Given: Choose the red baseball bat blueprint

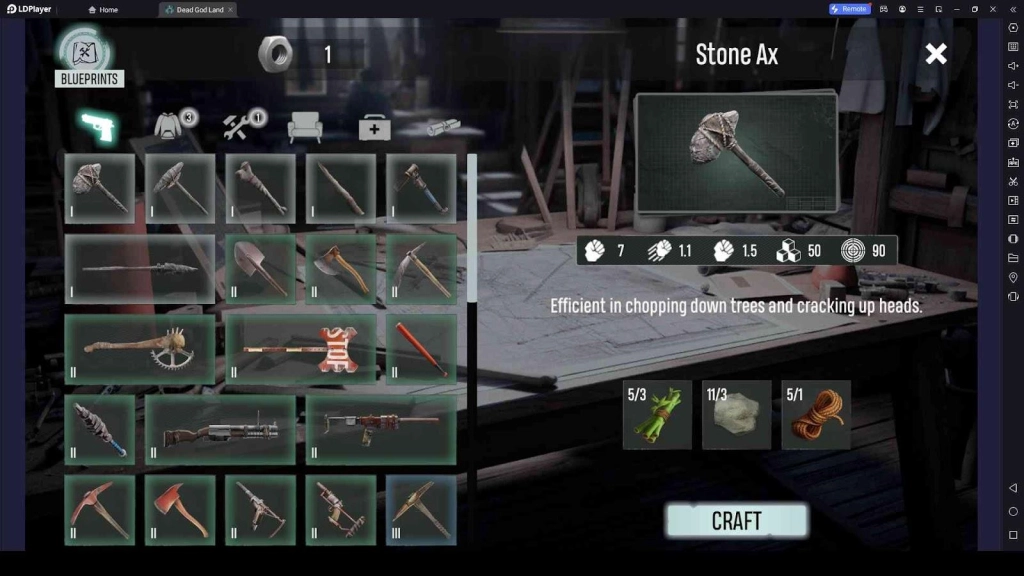Looking at the screenshot, I should (421, 349).
